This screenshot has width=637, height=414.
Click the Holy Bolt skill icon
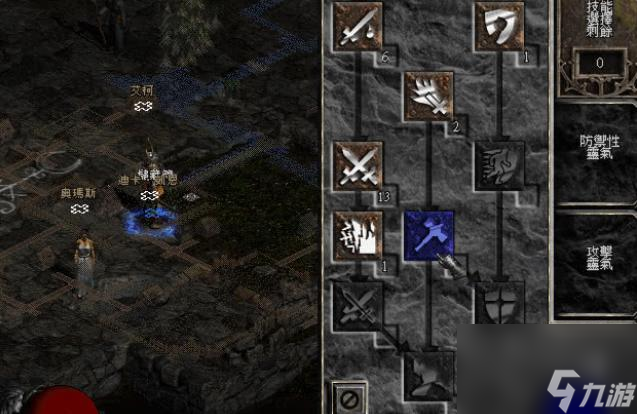[x=428, y=95]
